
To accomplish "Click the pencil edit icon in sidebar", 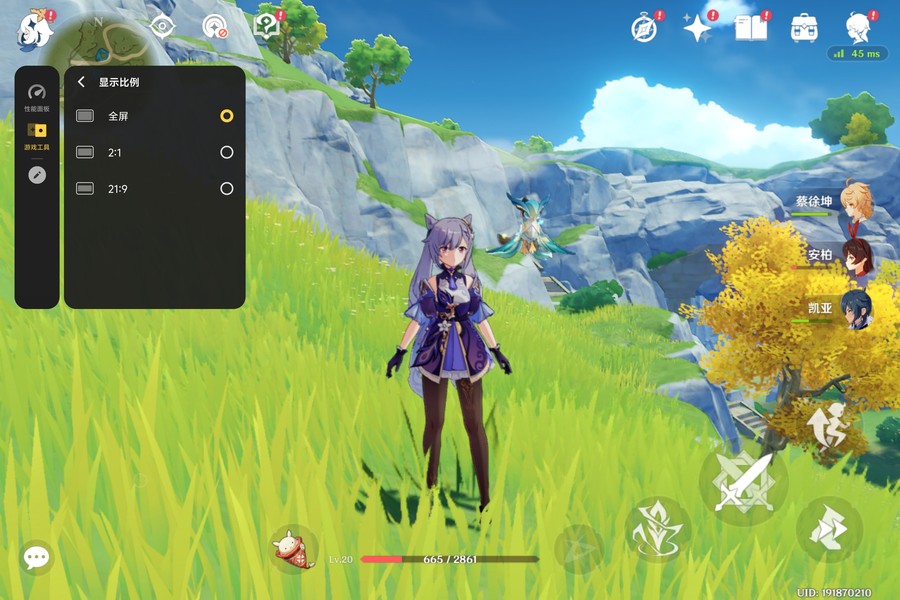I will [x=37, y=175].
